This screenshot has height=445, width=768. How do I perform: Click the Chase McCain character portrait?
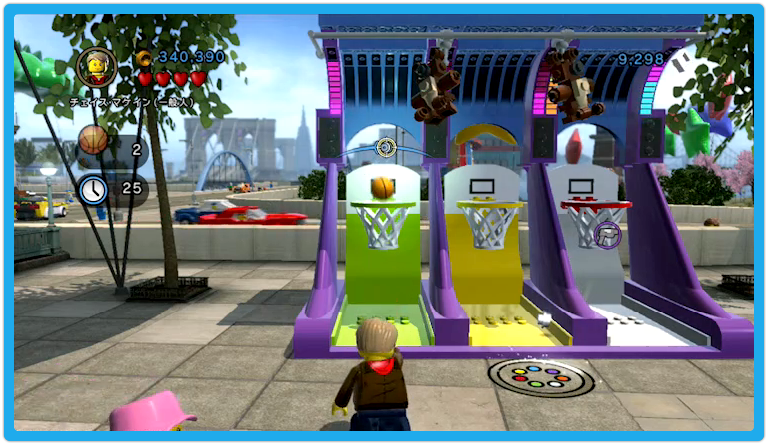97,67
